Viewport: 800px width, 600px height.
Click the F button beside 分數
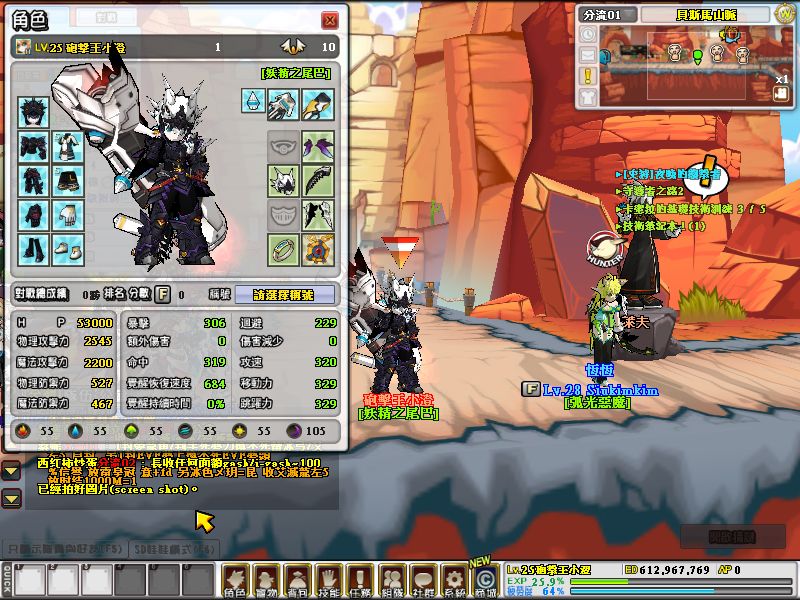click(x=163, y=295)
